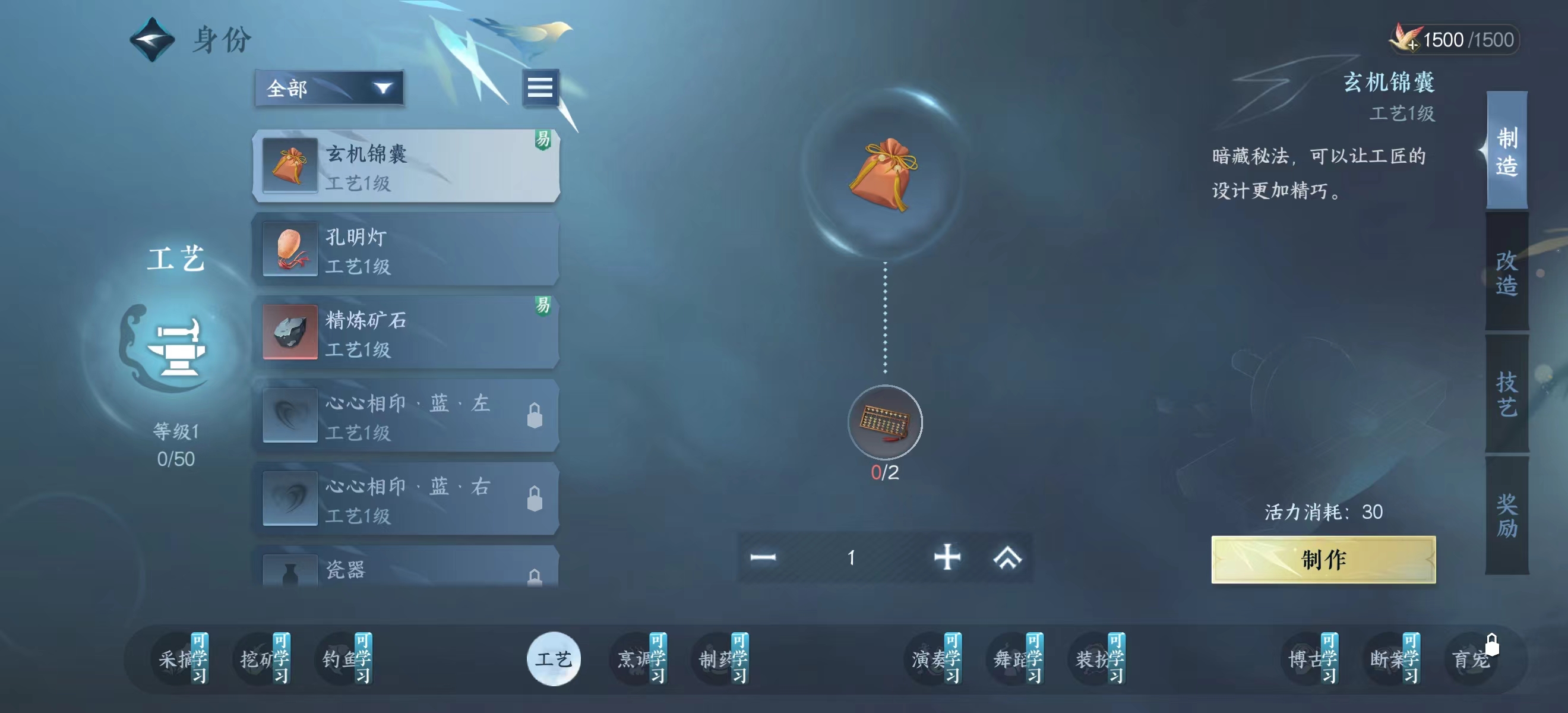Open the 断案 identity
1568x713 pixels.
(1393, 659)
